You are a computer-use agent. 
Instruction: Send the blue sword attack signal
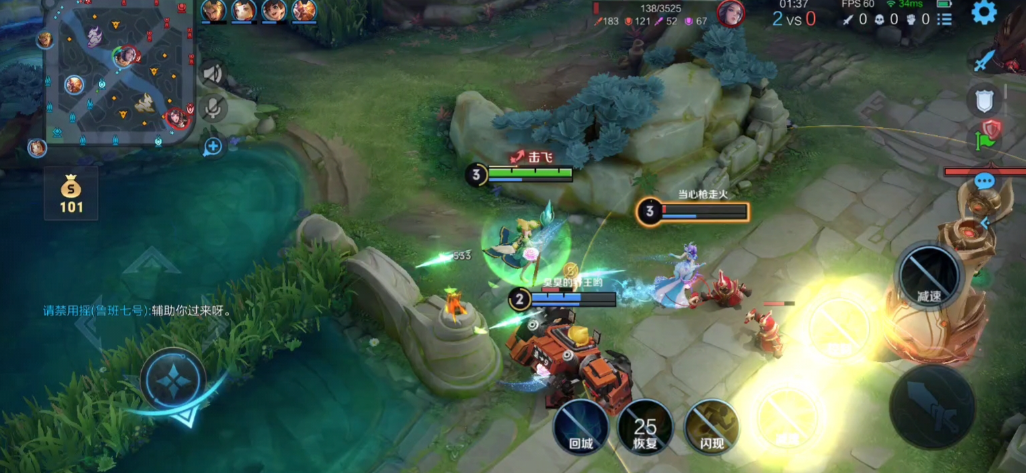[986, 62]
